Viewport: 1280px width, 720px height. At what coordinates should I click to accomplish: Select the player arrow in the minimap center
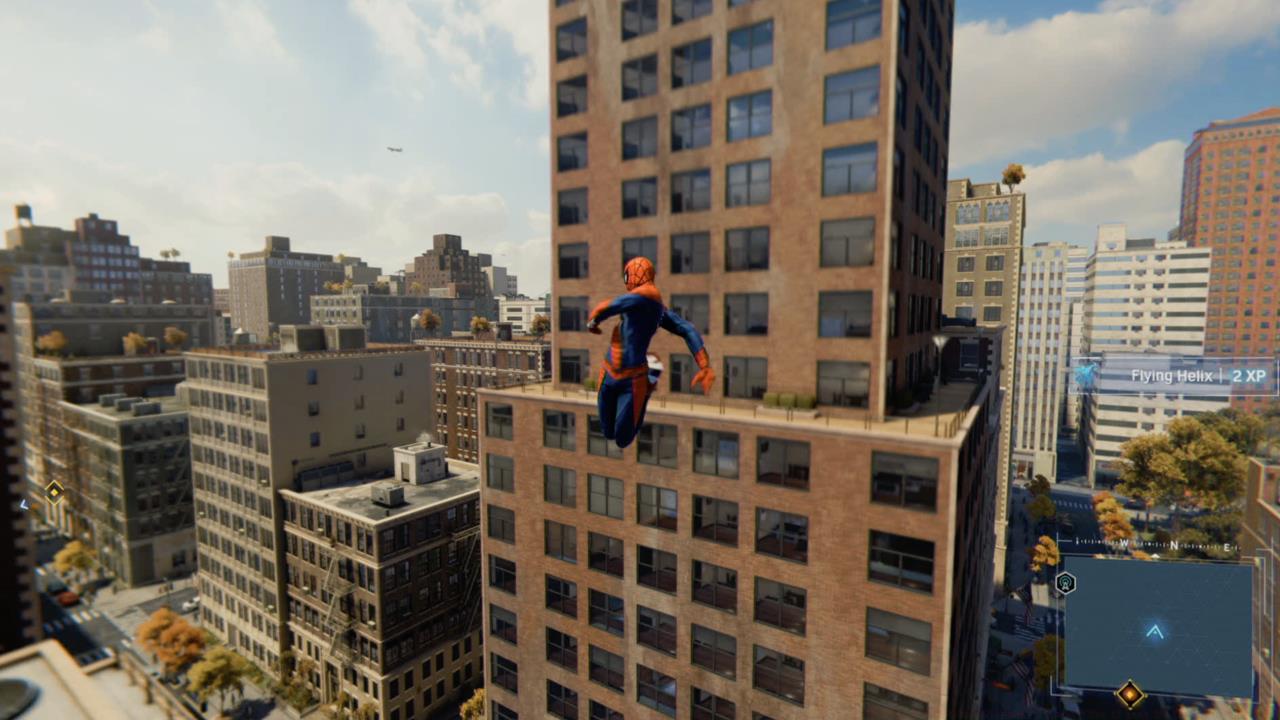1155,632
